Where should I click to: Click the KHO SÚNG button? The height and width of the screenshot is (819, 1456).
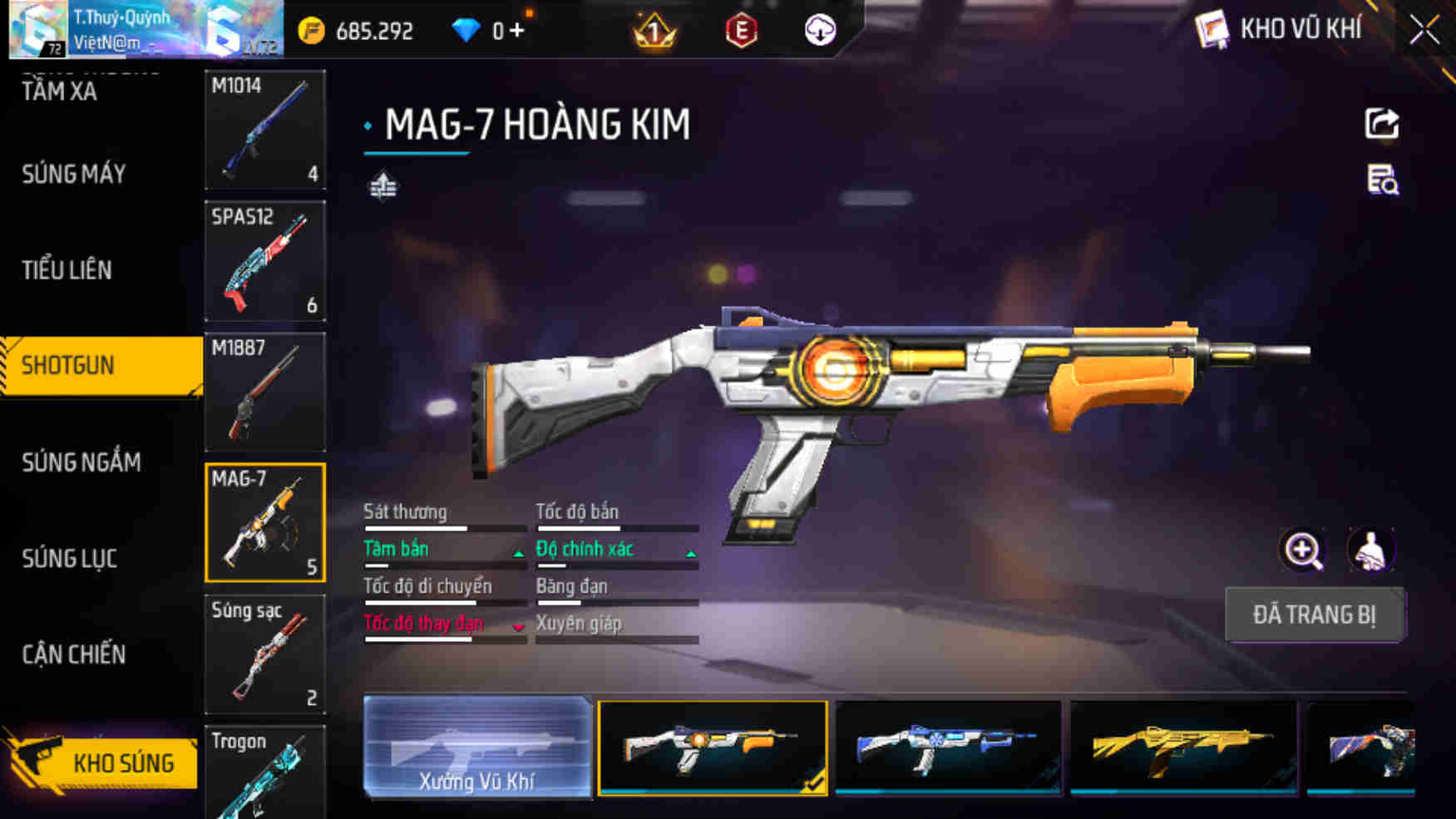[101, 762]
